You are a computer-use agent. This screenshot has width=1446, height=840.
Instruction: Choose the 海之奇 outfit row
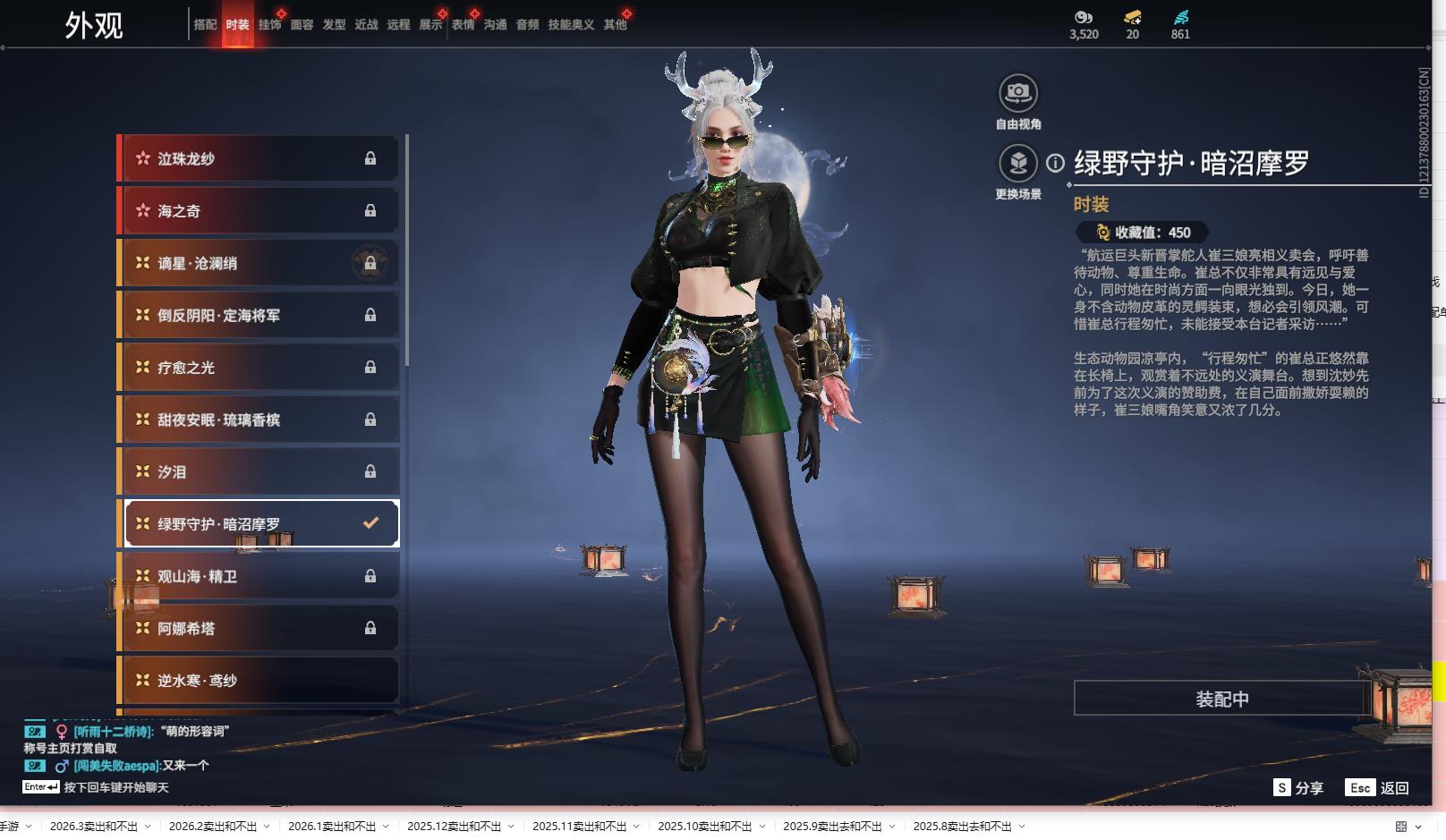click(x=259, y=211)
